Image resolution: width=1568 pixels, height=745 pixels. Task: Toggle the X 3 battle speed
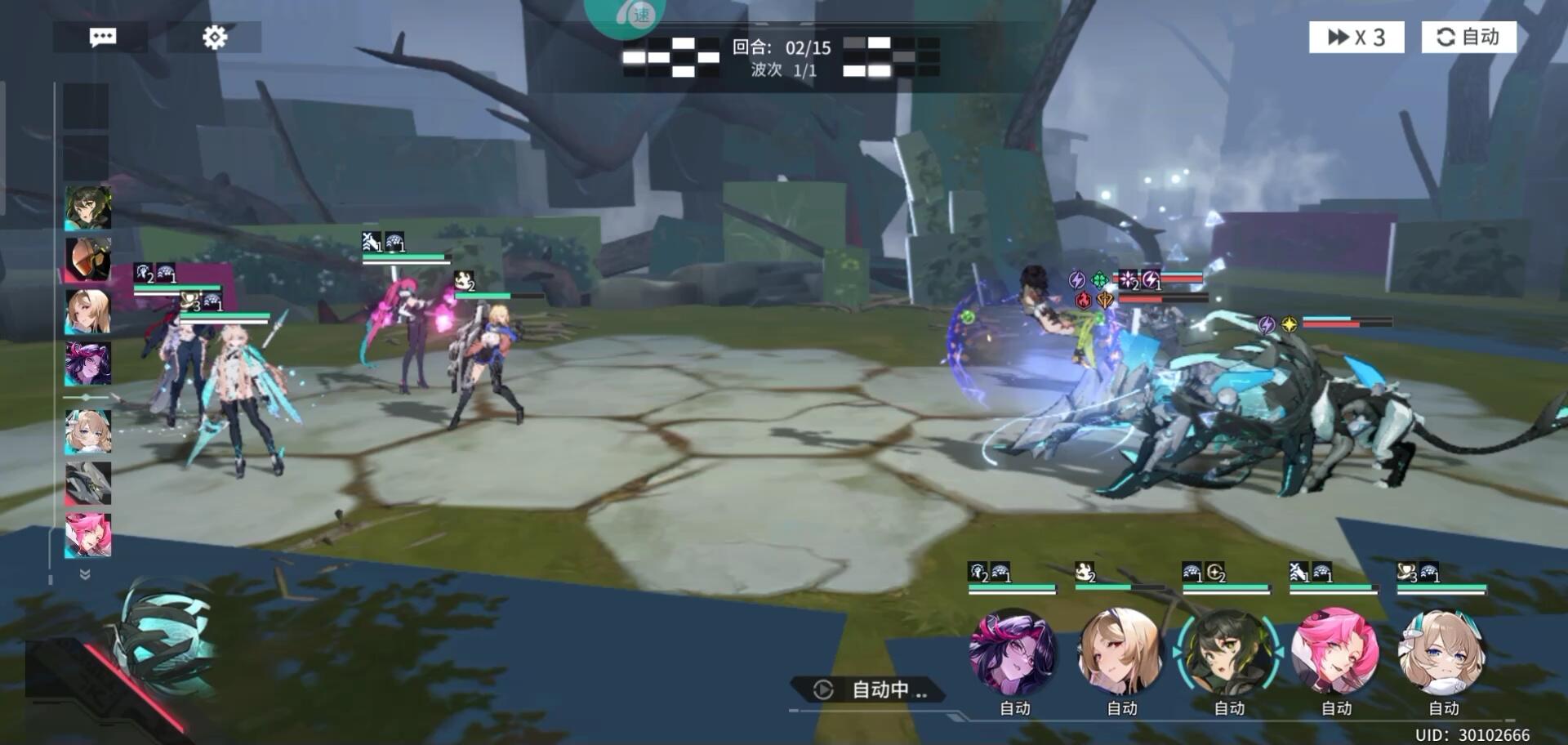tap(1356, 38)
